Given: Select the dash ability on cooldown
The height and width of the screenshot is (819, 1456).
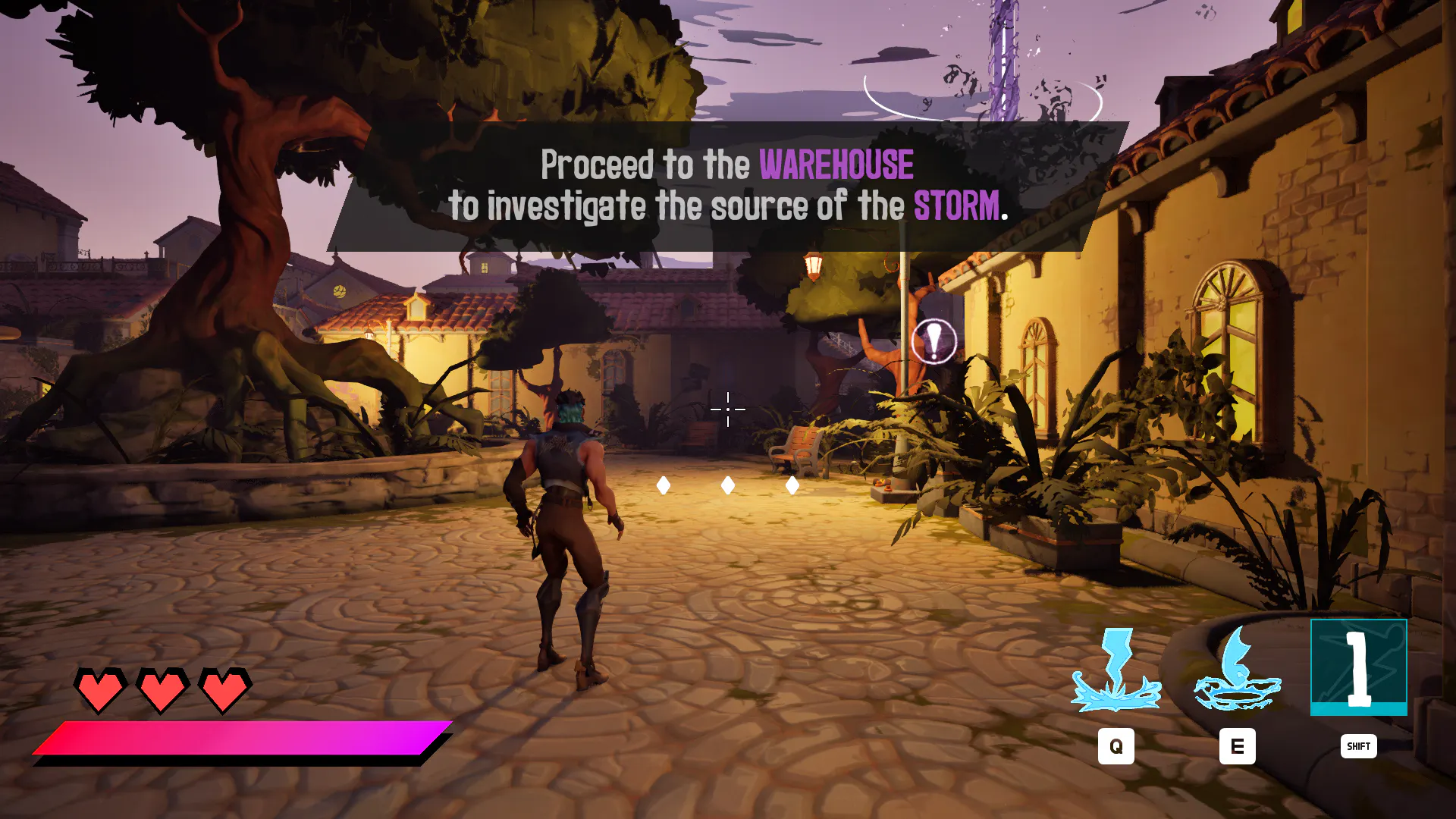Looking at the screenshot, I should point(1358,667).
